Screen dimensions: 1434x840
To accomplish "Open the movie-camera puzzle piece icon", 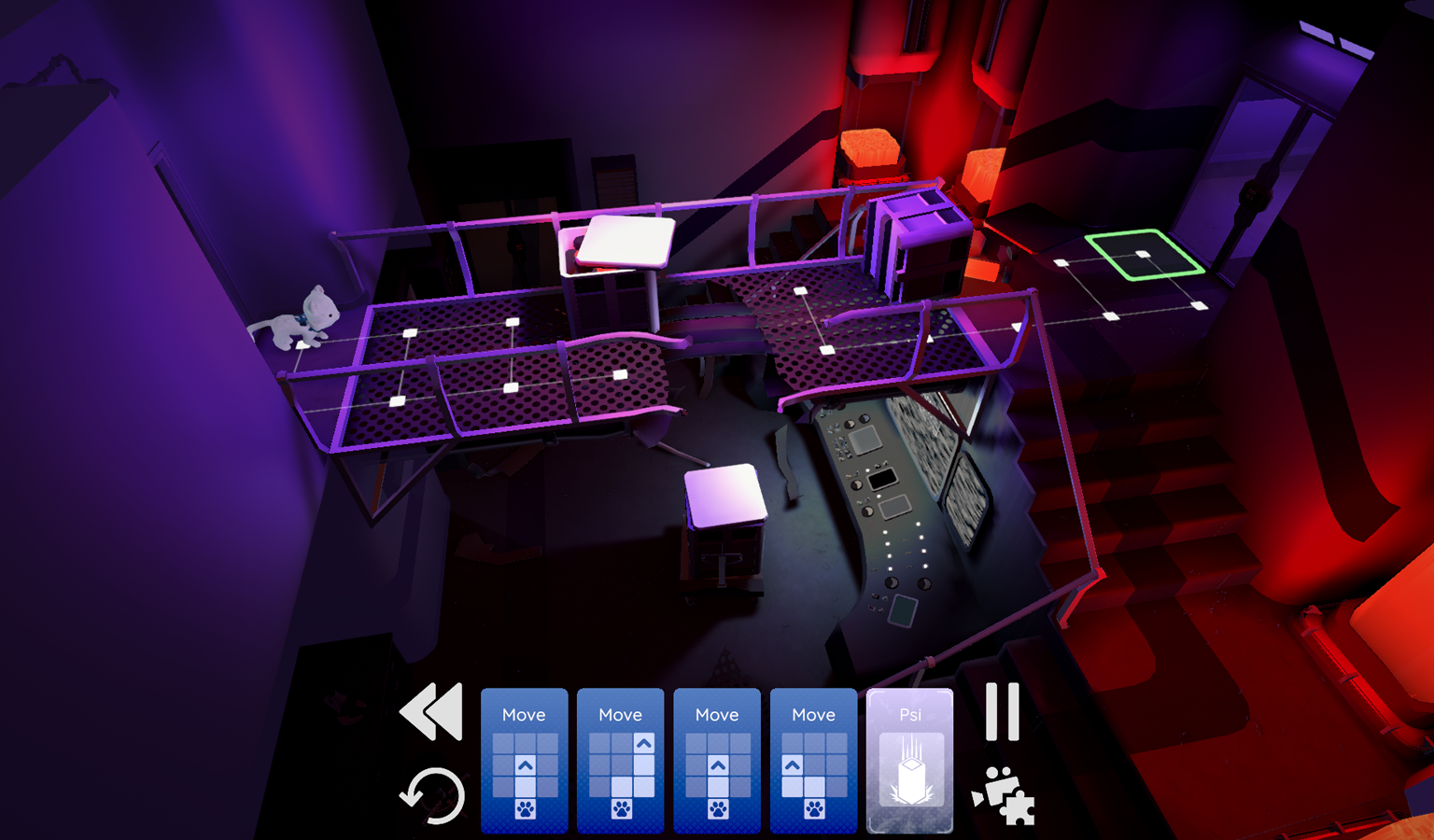I will click(x=1006, y=798).
